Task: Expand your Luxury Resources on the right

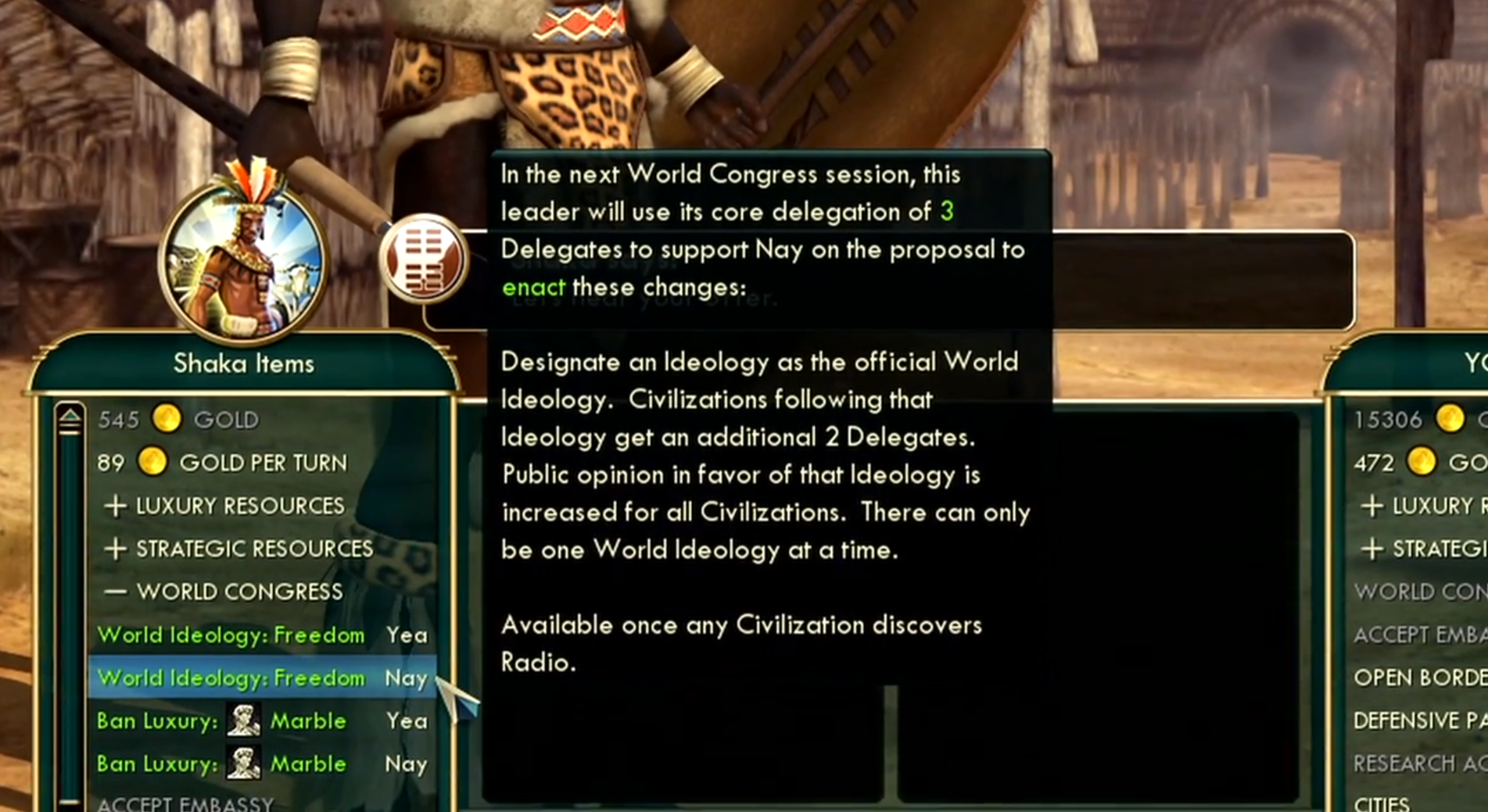Action: click(x=1423, y=506)
